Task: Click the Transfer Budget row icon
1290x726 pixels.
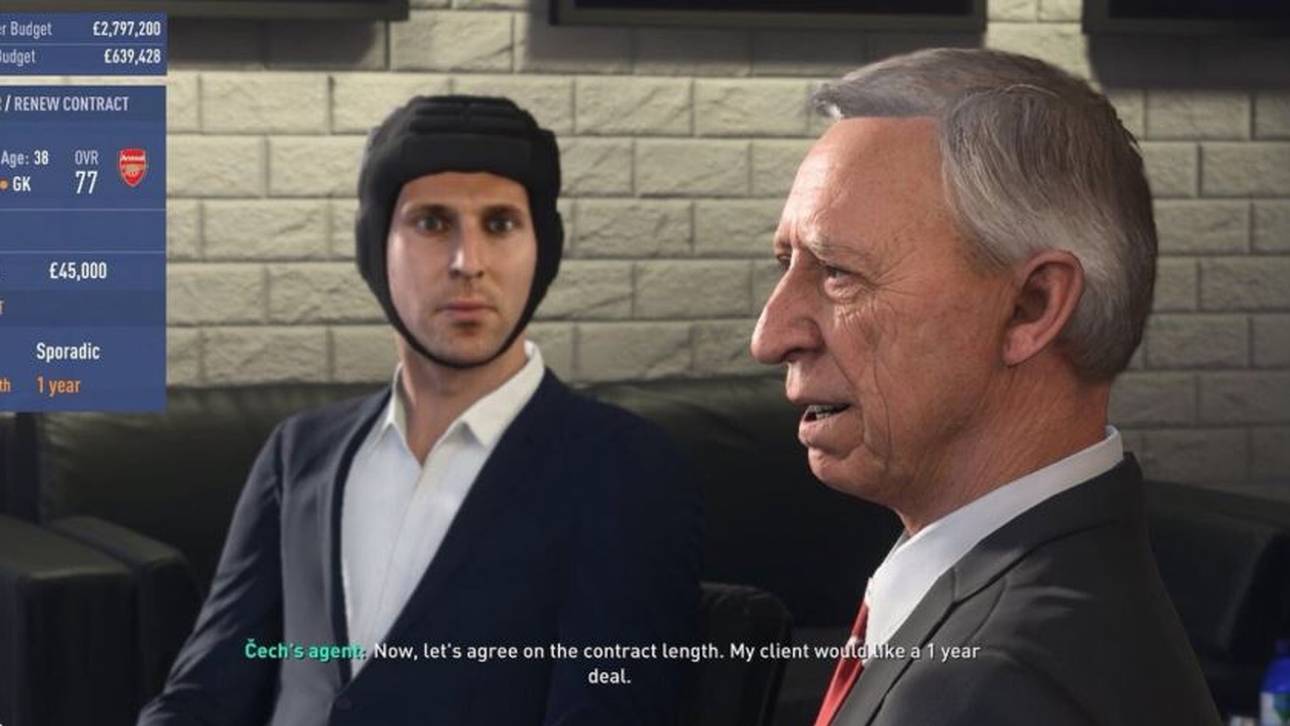Action: (x=8, y=28)
